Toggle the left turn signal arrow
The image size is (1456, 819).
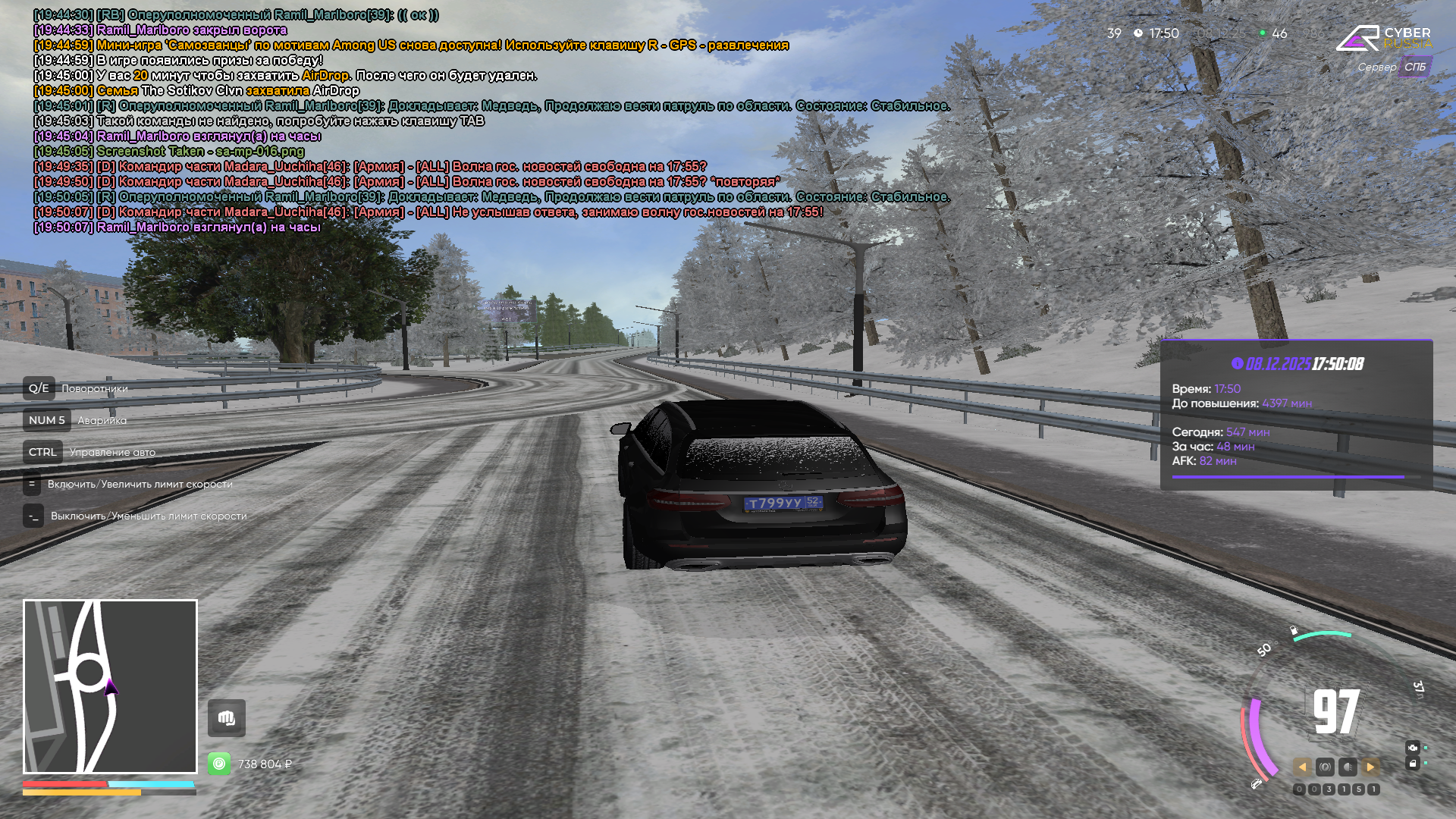click(x=1302, y=767)
